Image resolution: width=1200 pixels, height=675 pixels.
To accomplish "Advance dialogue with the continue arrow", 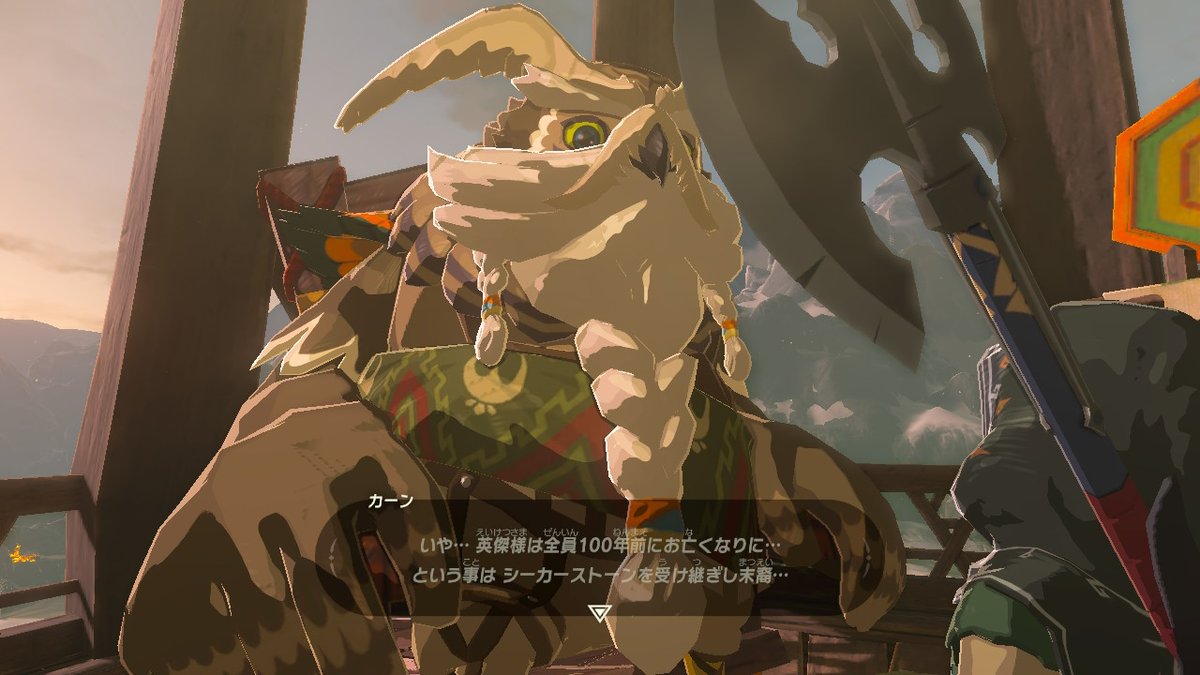I will tap(599, 612).
